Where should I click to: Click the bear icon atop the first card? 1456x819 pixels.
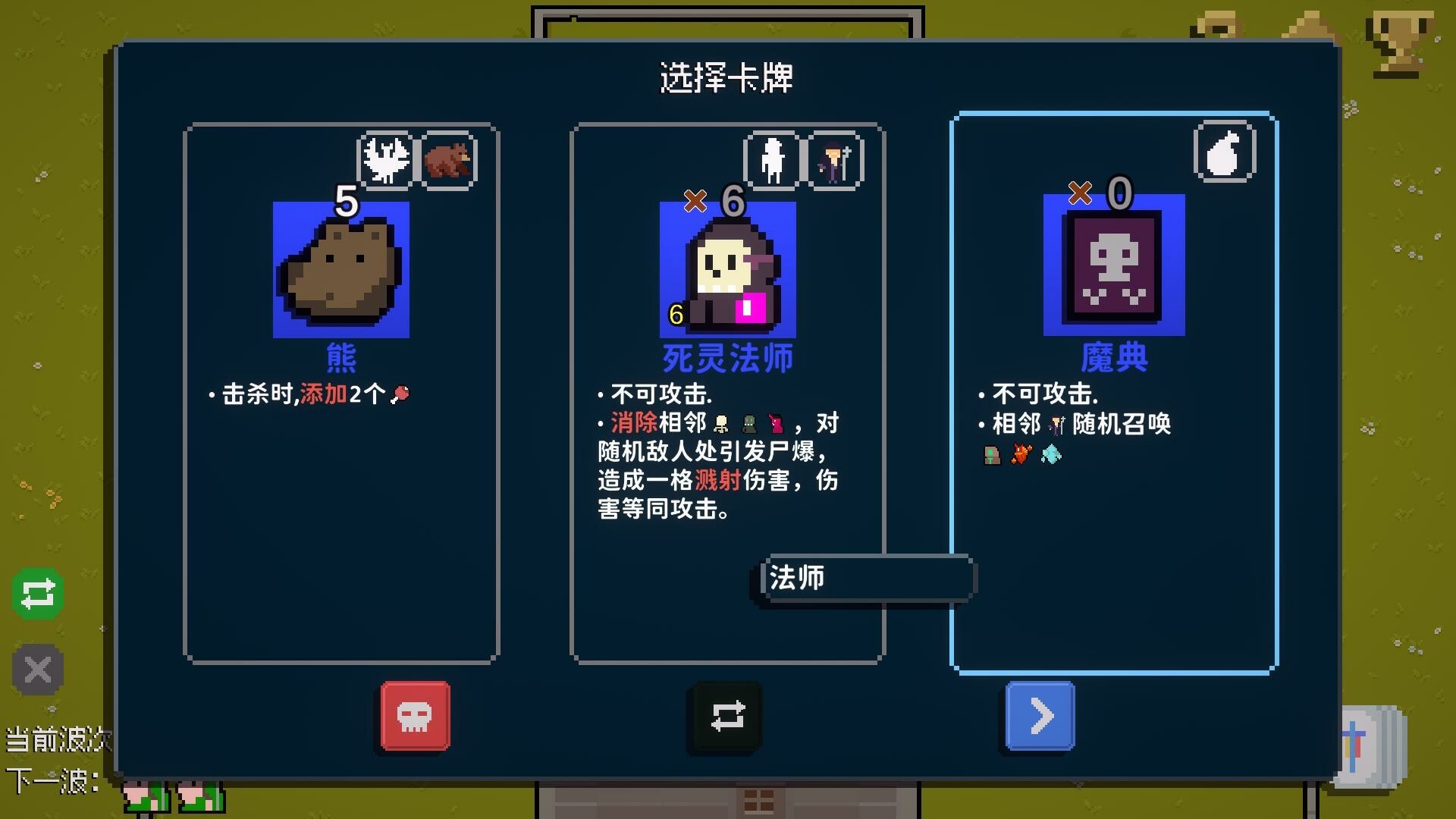[x=449, y=159]
